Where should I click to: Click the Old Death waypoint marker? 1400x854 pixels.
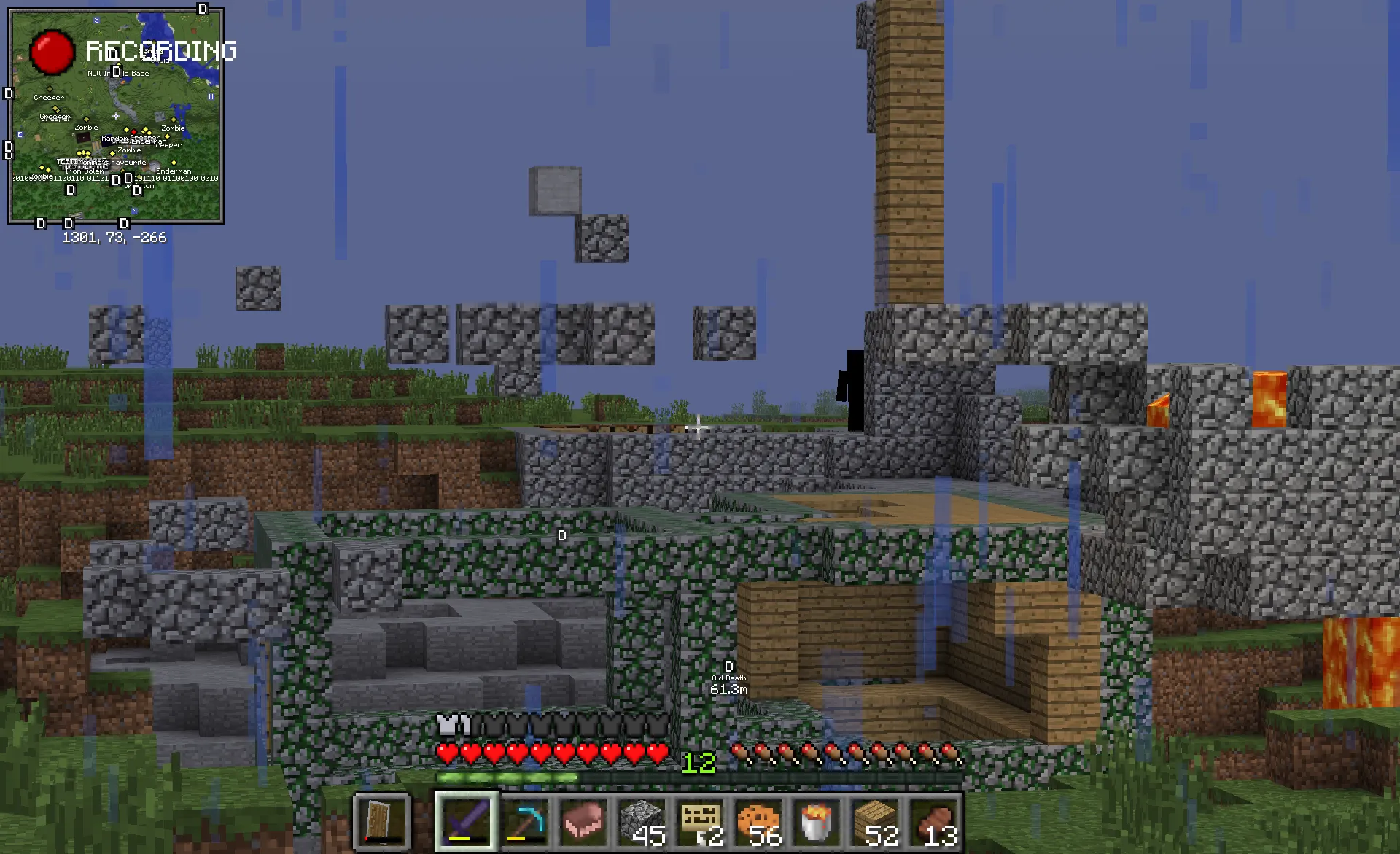(x=728, y=667)
